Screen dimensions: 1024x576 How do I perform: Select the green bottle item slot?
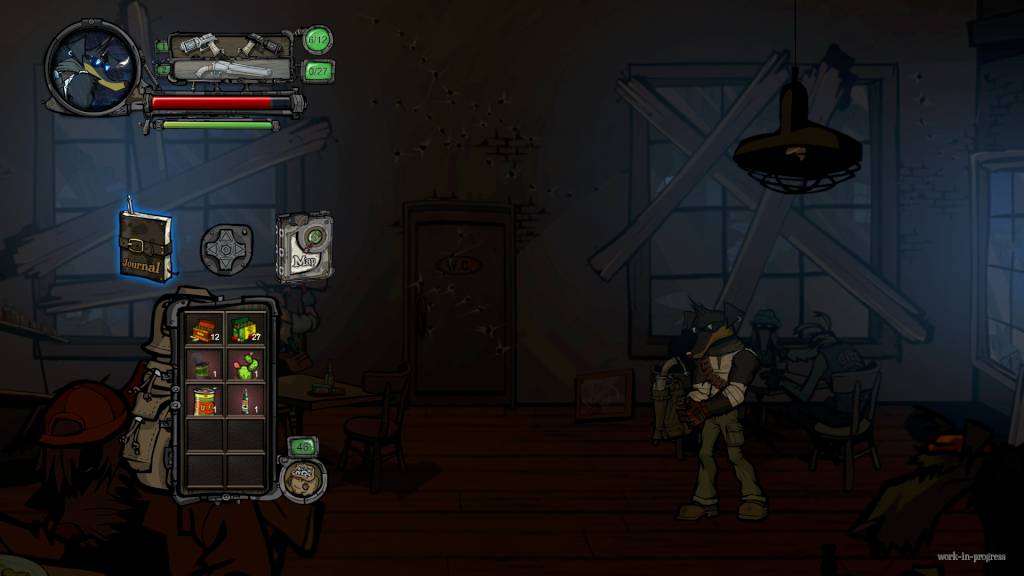[x=243, y=401]
